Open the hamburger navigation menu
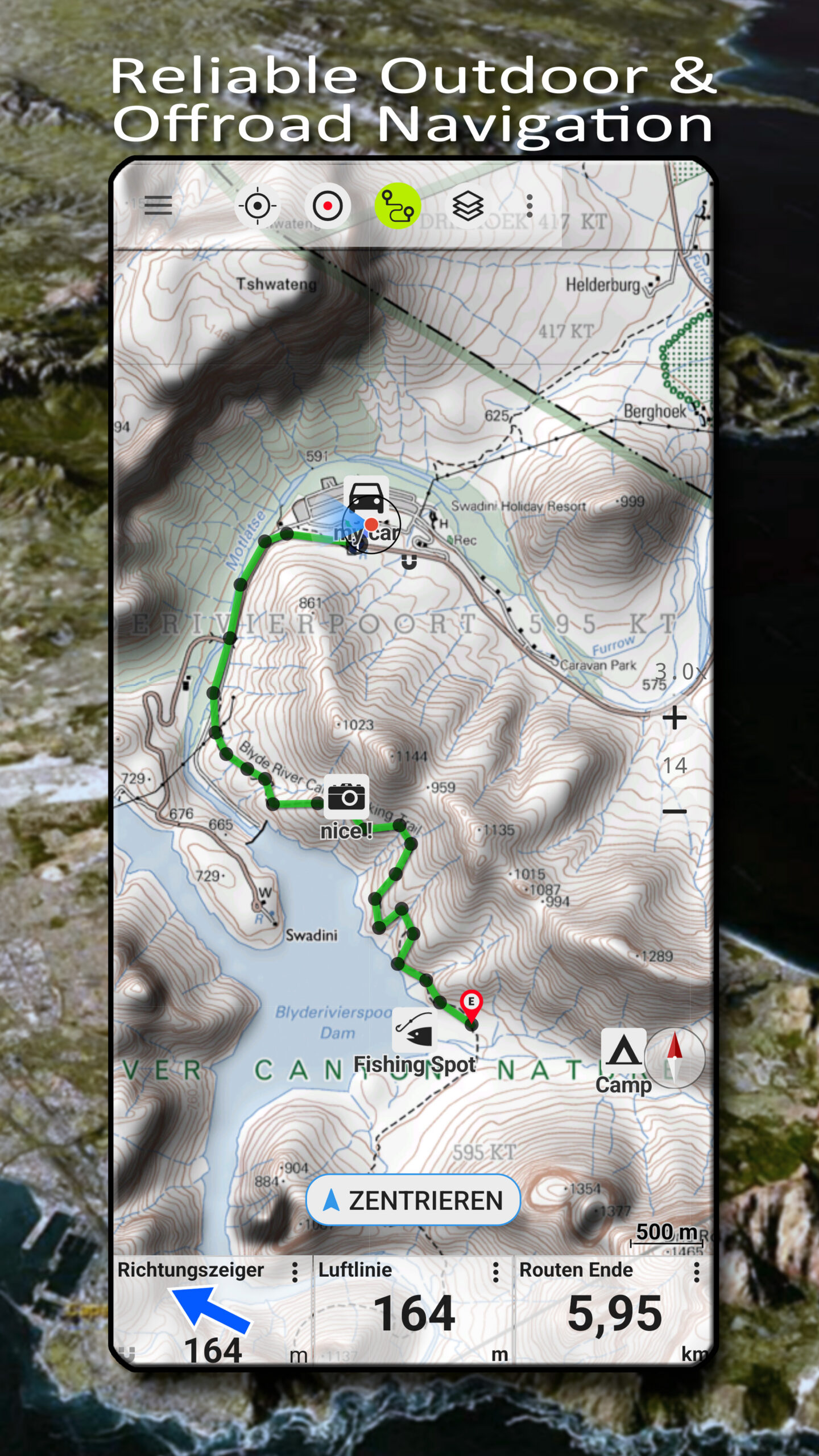This screenshot has height=1456, width=819. point(158,206)
